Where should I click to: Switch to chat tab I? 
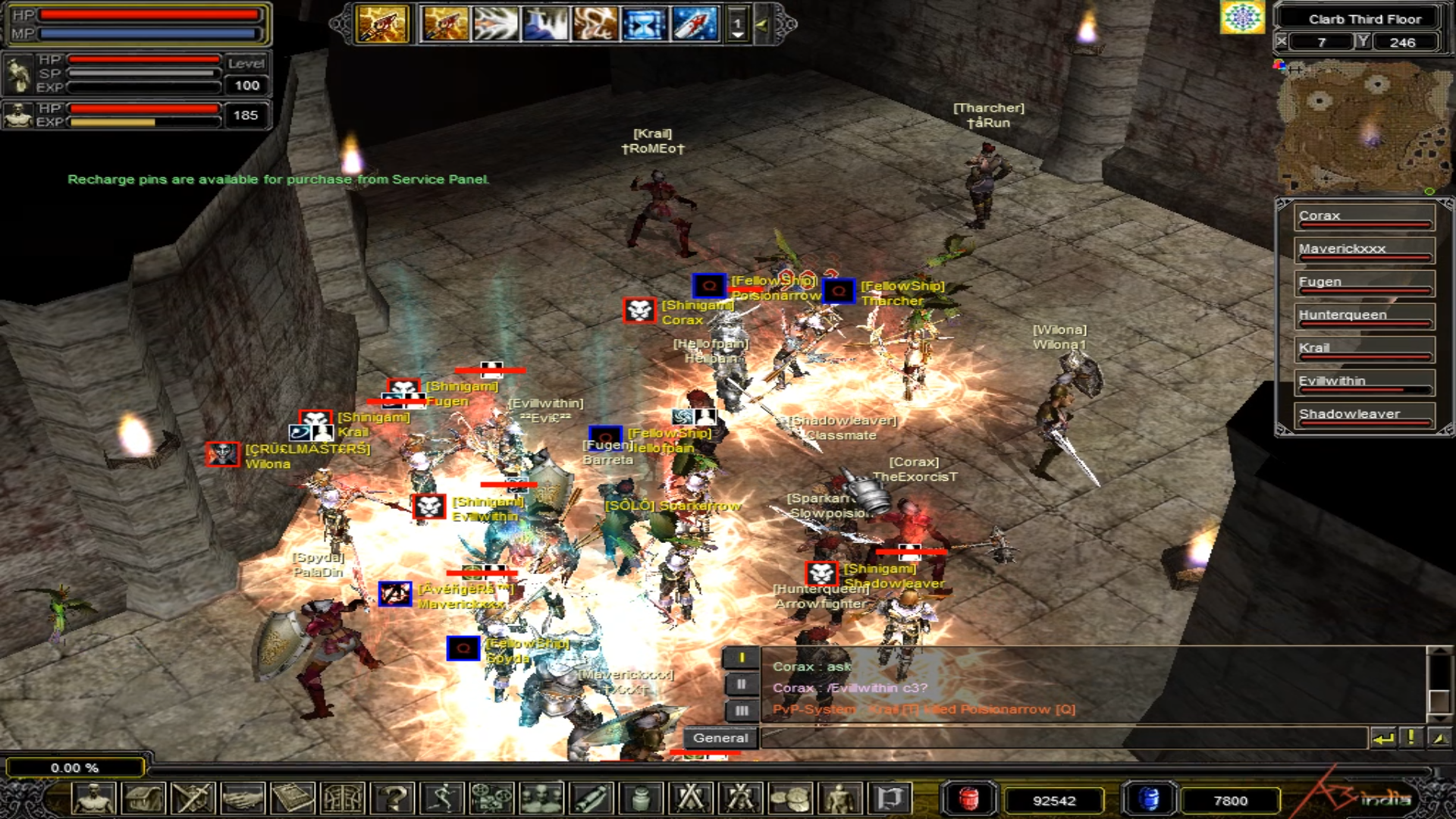741,658
